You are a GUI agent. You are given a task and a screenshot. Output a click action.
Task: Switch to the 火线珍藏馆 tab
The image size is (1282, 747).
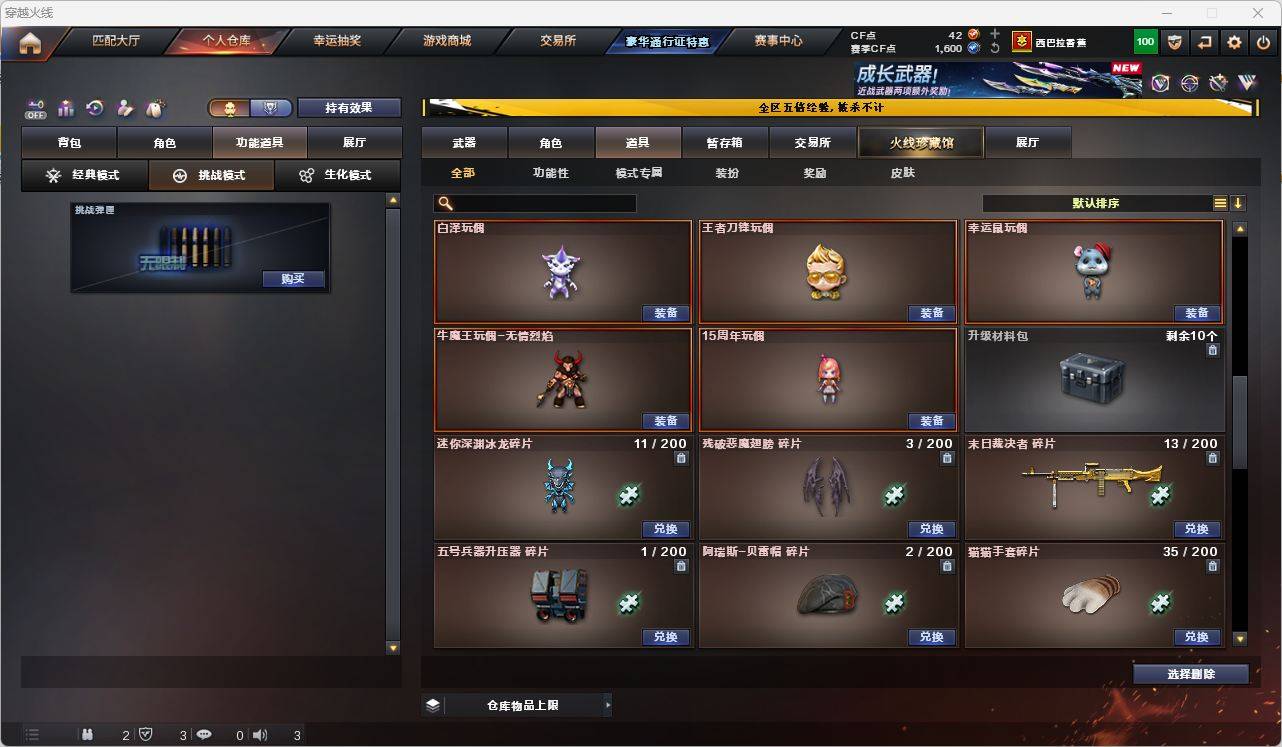pyautogui.click(x=921, y=142)
